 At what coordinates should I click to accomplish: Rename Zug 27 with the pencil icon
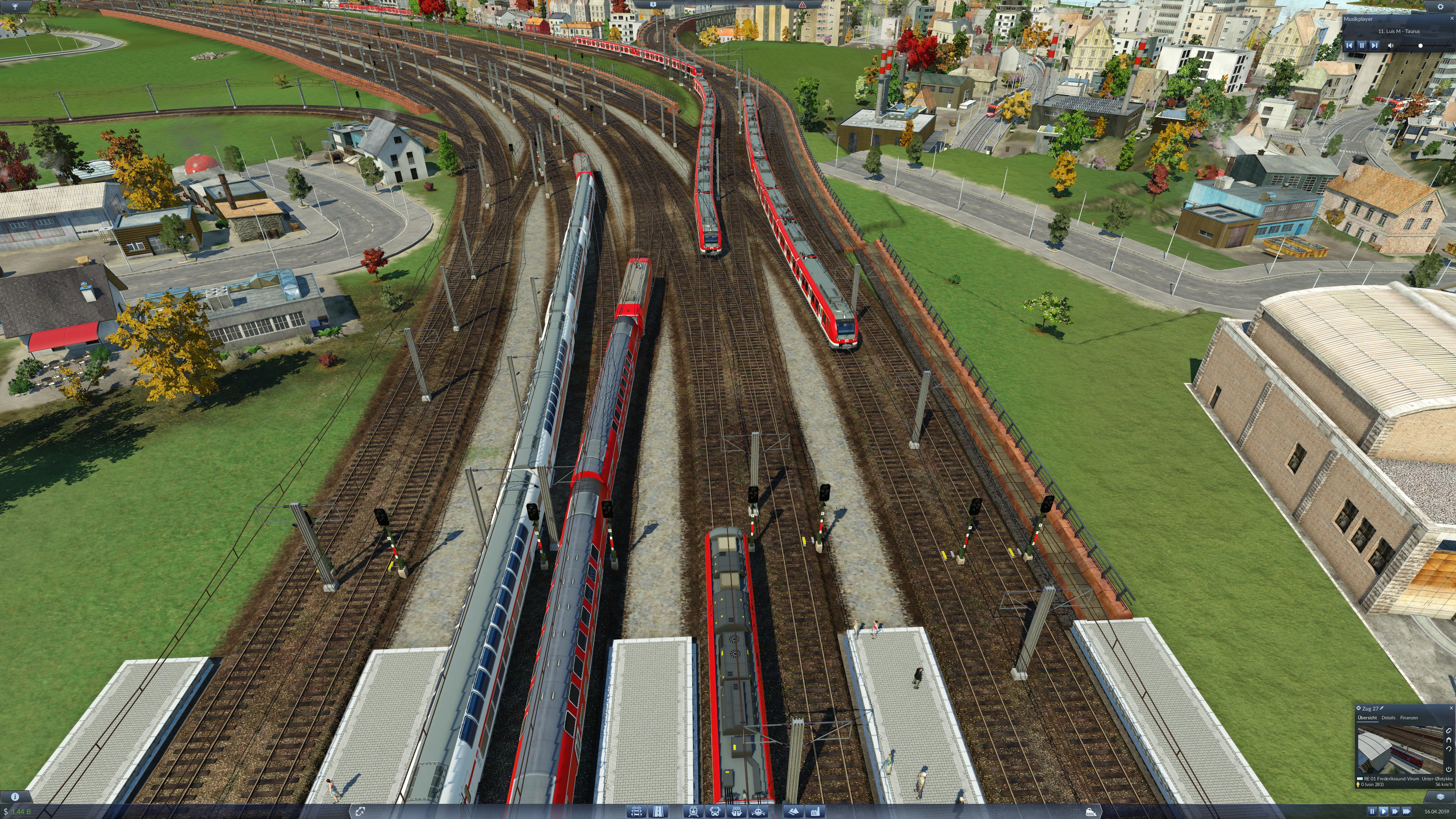[x=1381, y=708]
